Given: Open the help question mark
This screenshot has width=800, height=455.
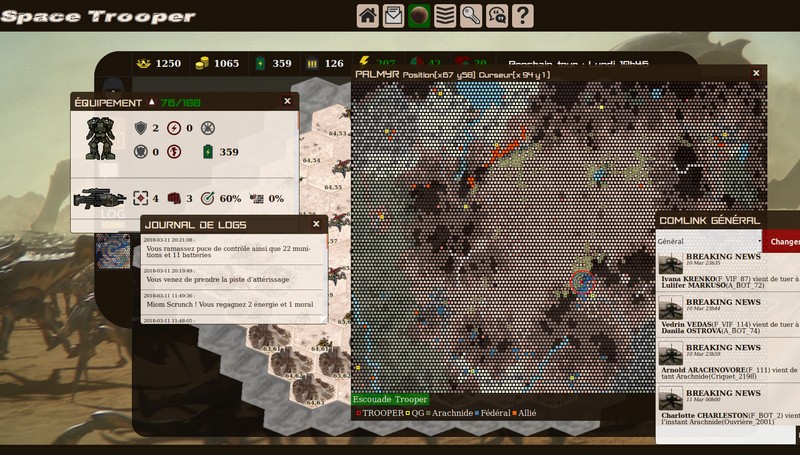Looking at the screenshot, I should coord(522,15).
